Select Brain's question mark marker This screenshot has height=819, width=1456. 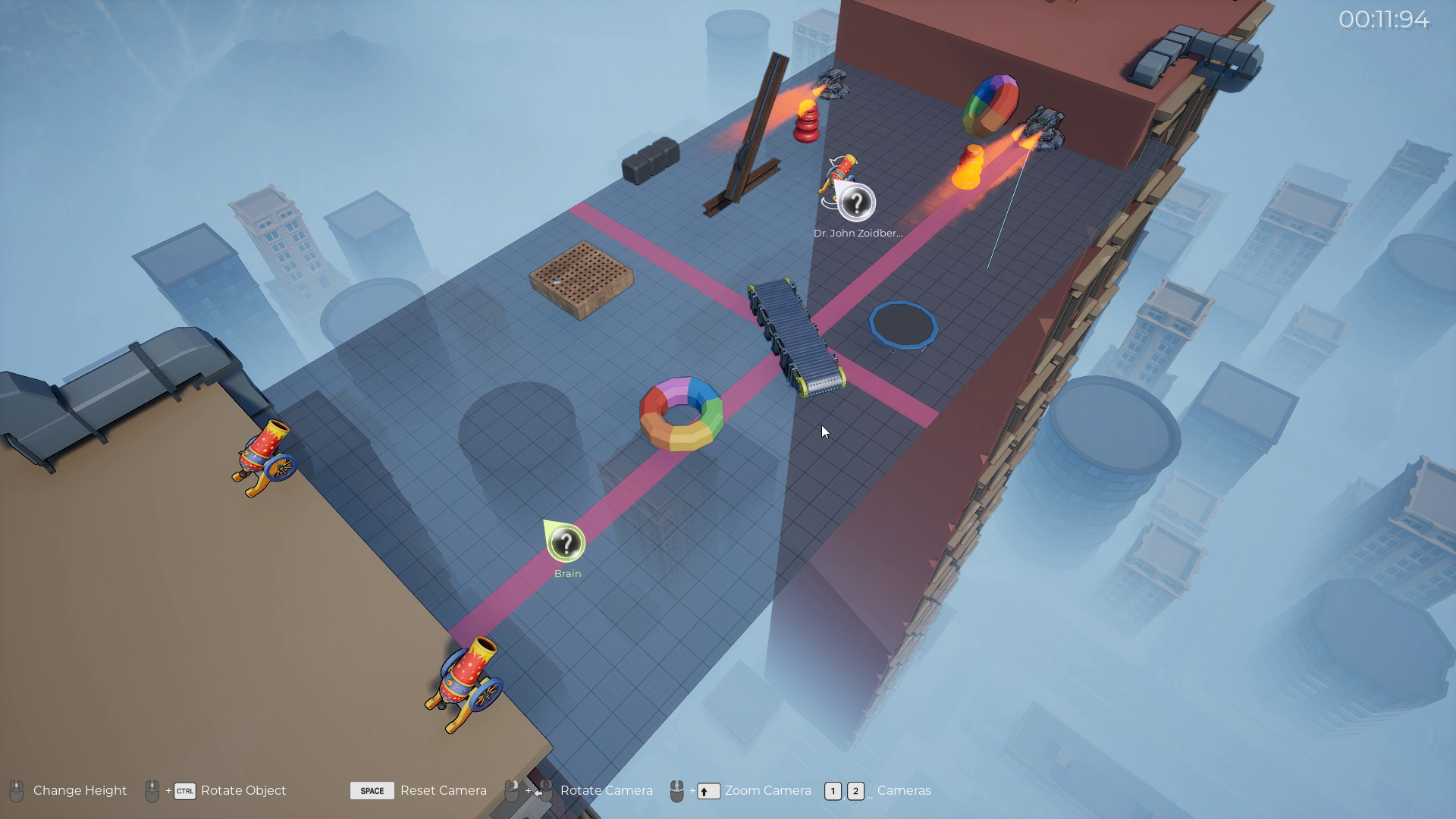coord(566,541)
